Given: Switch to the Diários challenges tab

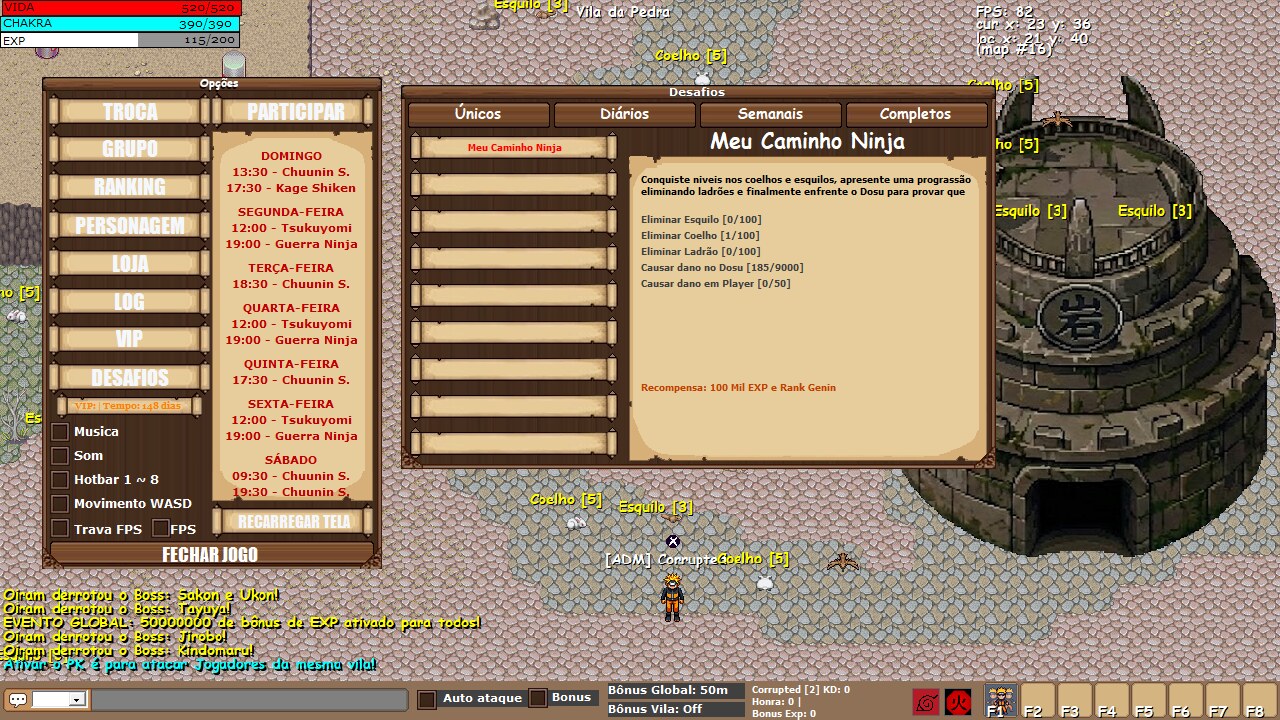Looking at the screenshot, I should pos(624,114).
